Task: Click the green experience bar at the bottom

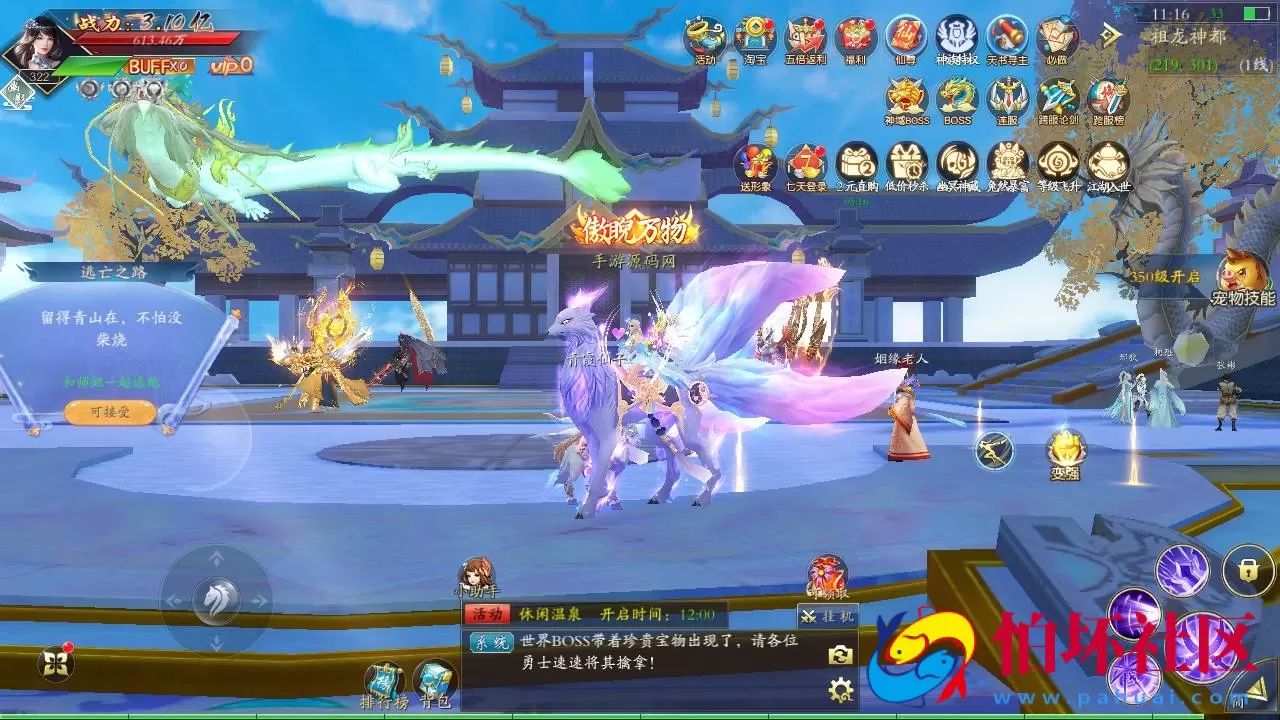Action: coord(640,716)
